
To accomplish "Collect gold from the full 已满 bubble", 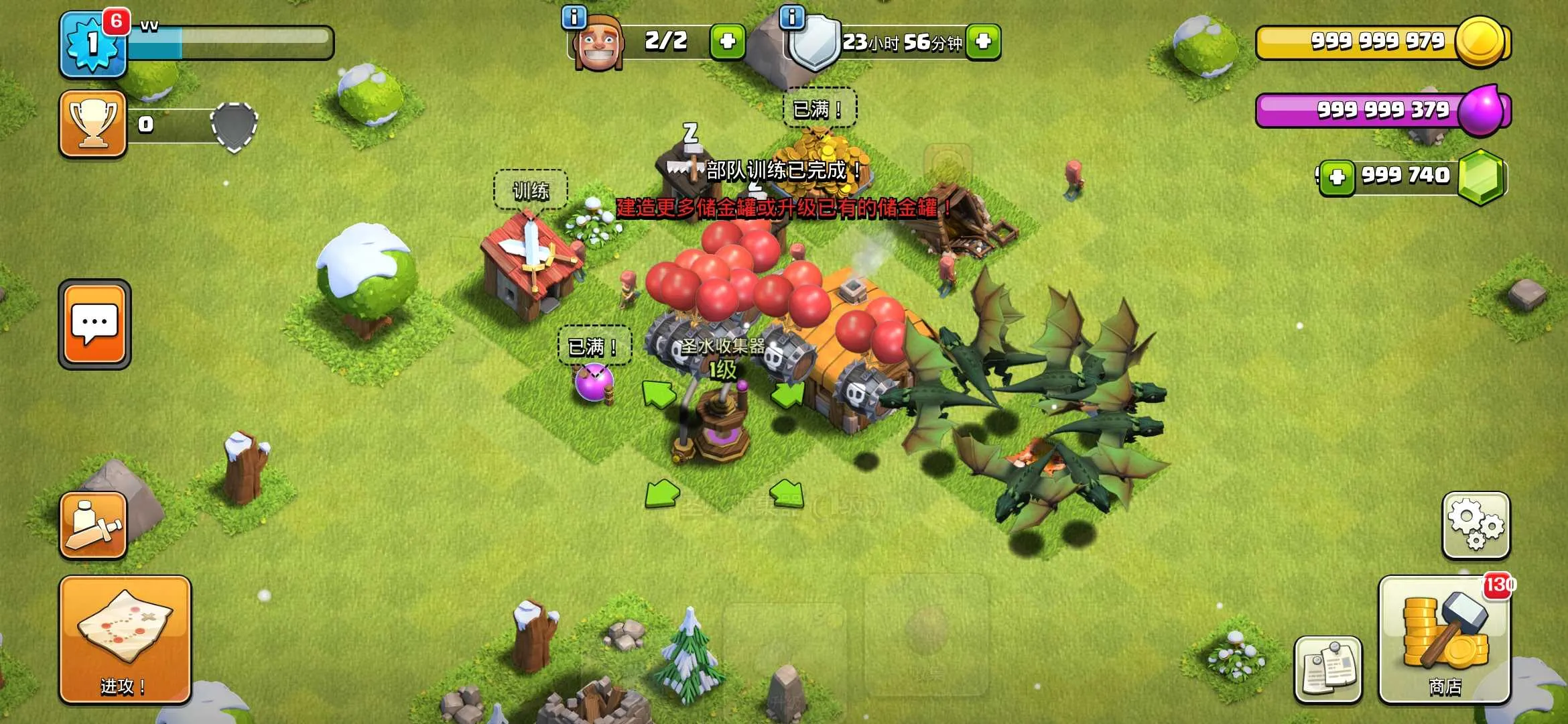I will [820, 109].
